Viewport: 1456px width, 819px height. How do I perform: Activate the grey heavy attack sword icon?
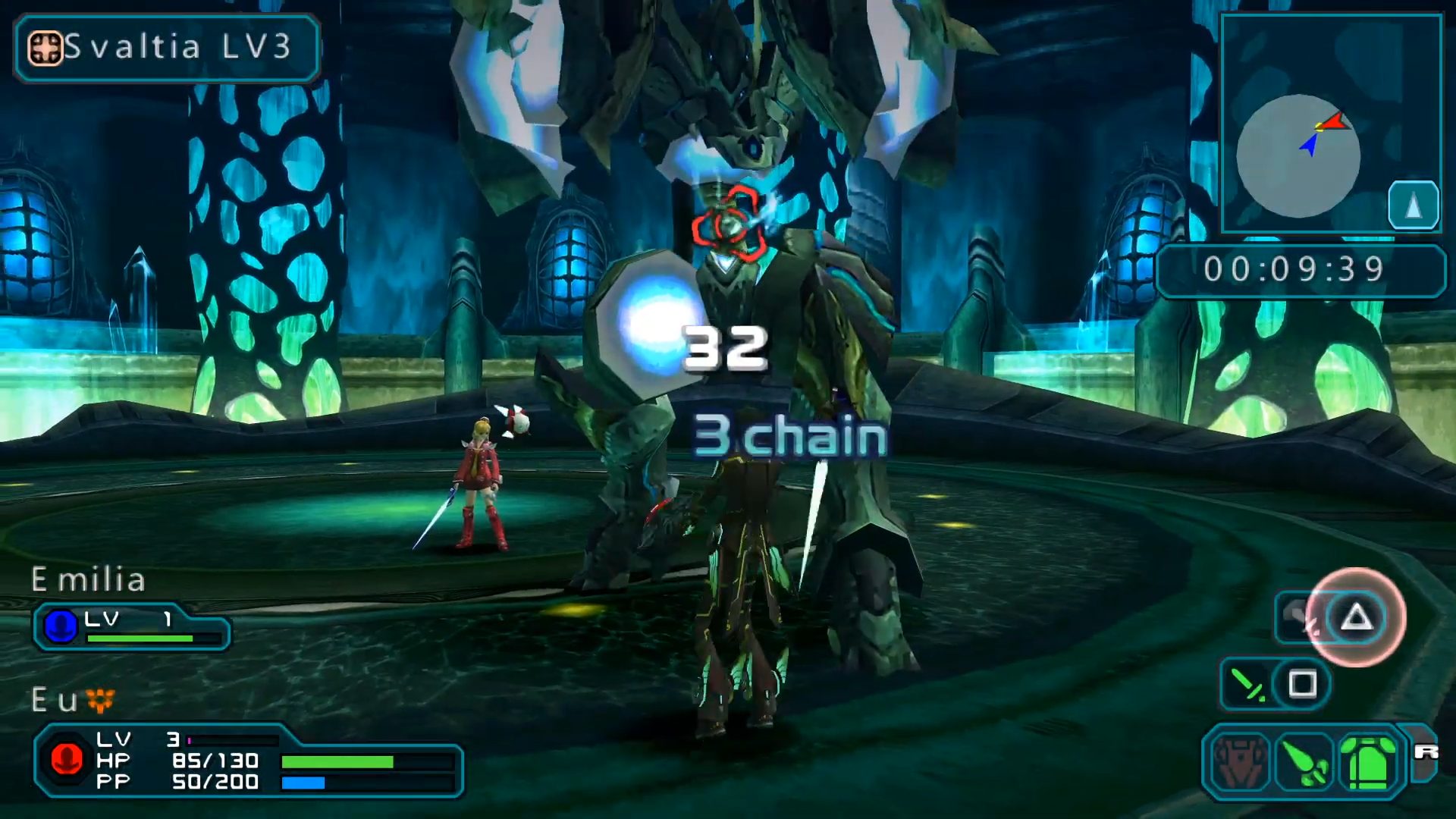click(1300, 618)
